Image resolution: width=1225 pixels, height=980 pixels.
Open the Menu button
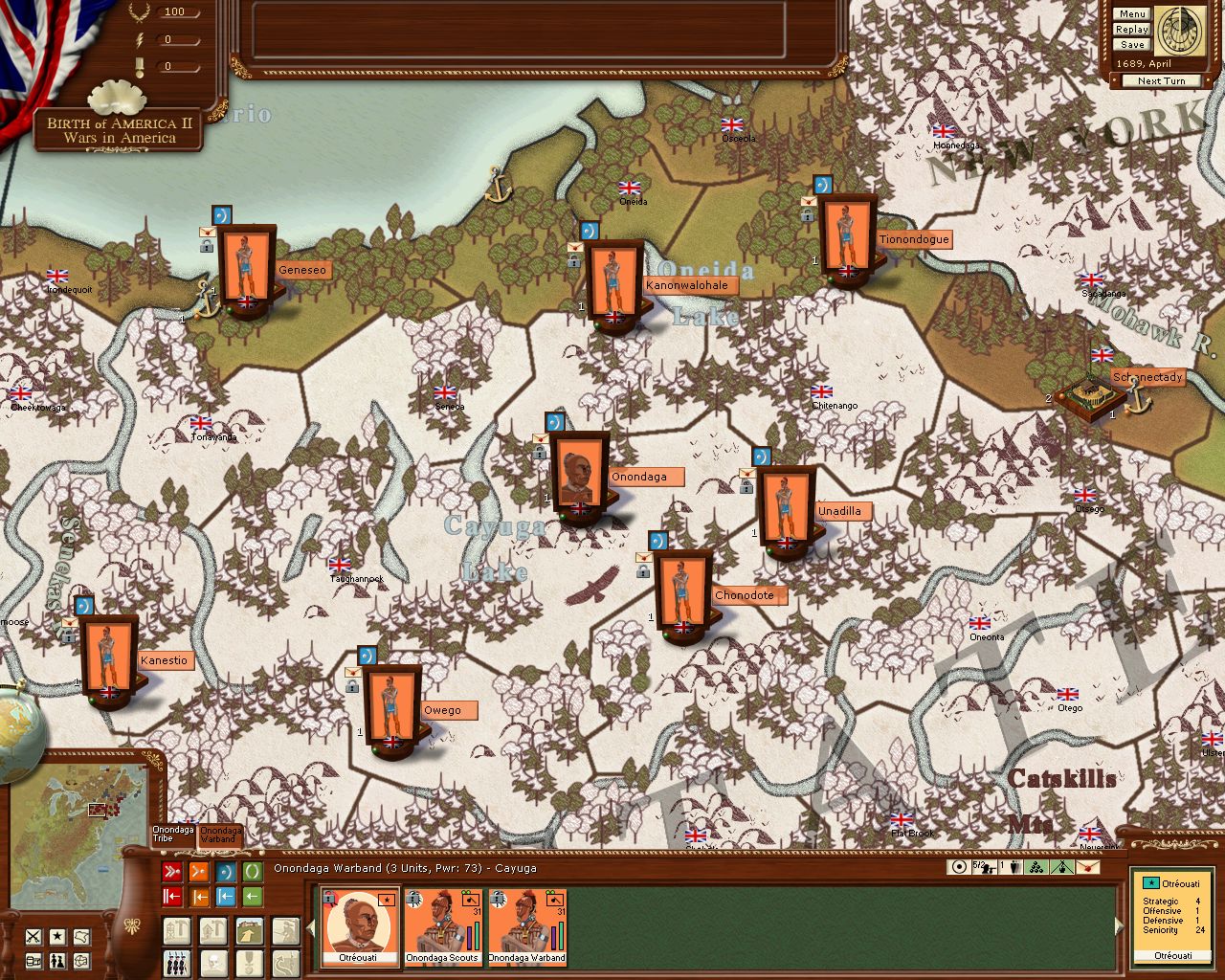(1131, 14)
